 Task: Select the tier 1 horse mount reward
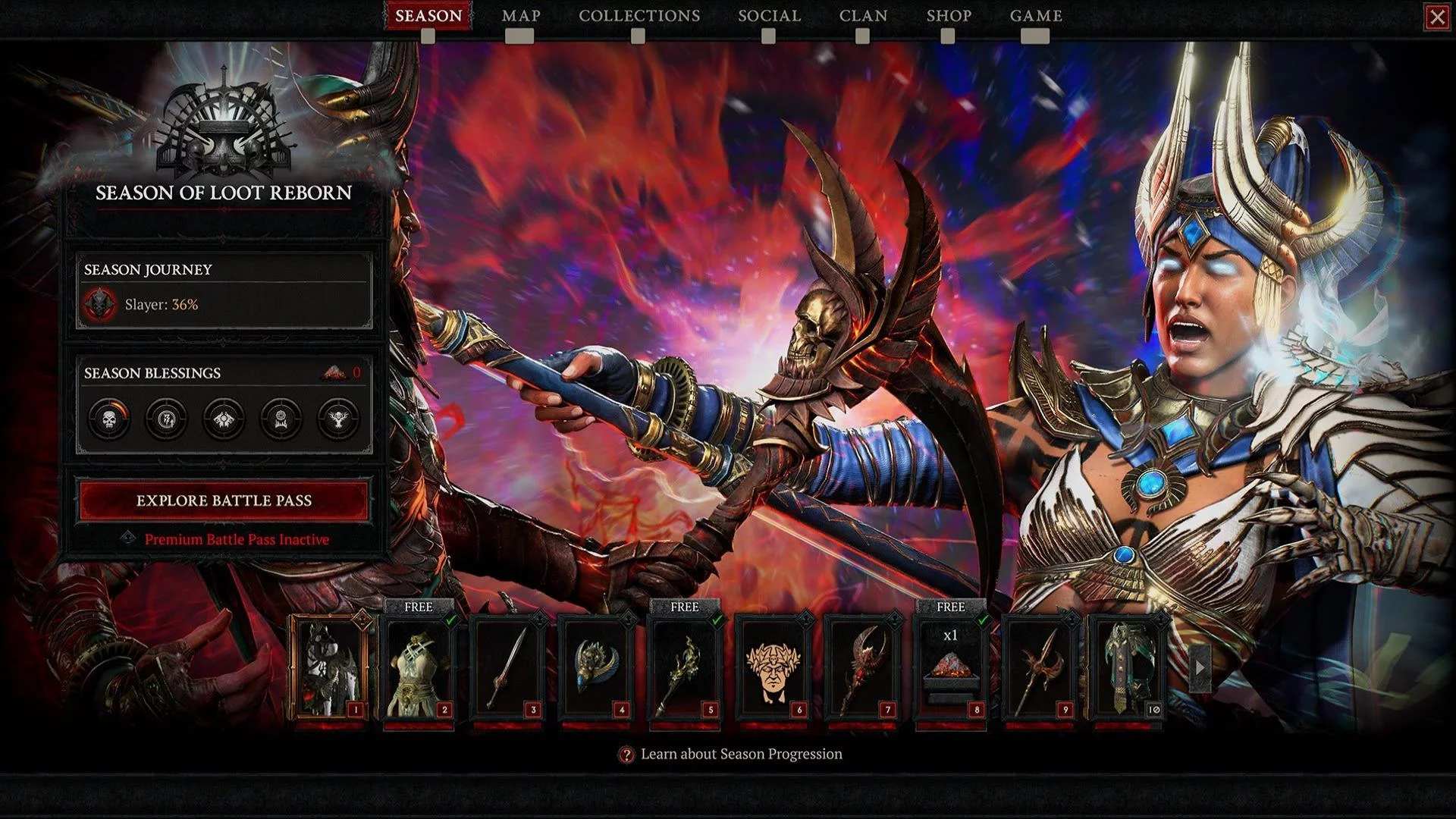330,669
